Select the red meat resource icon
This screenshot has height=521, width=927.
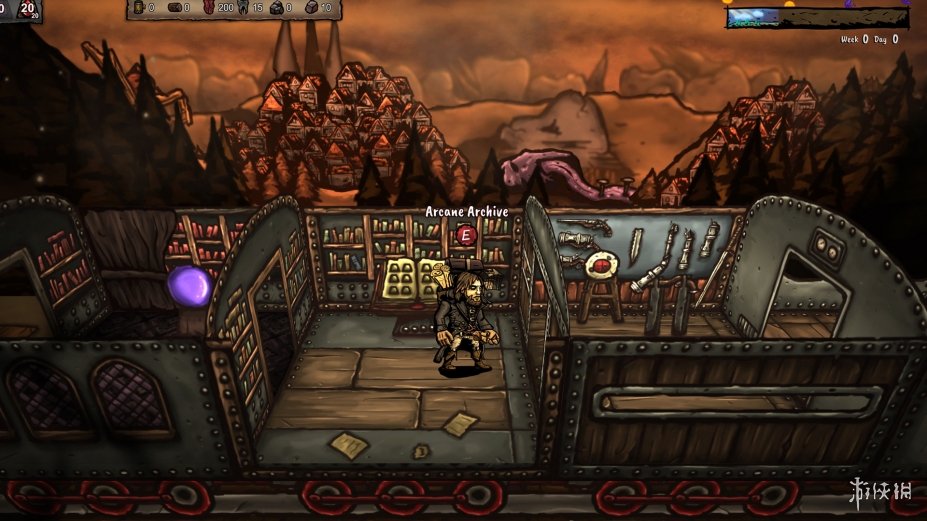[x=209, y=8]
